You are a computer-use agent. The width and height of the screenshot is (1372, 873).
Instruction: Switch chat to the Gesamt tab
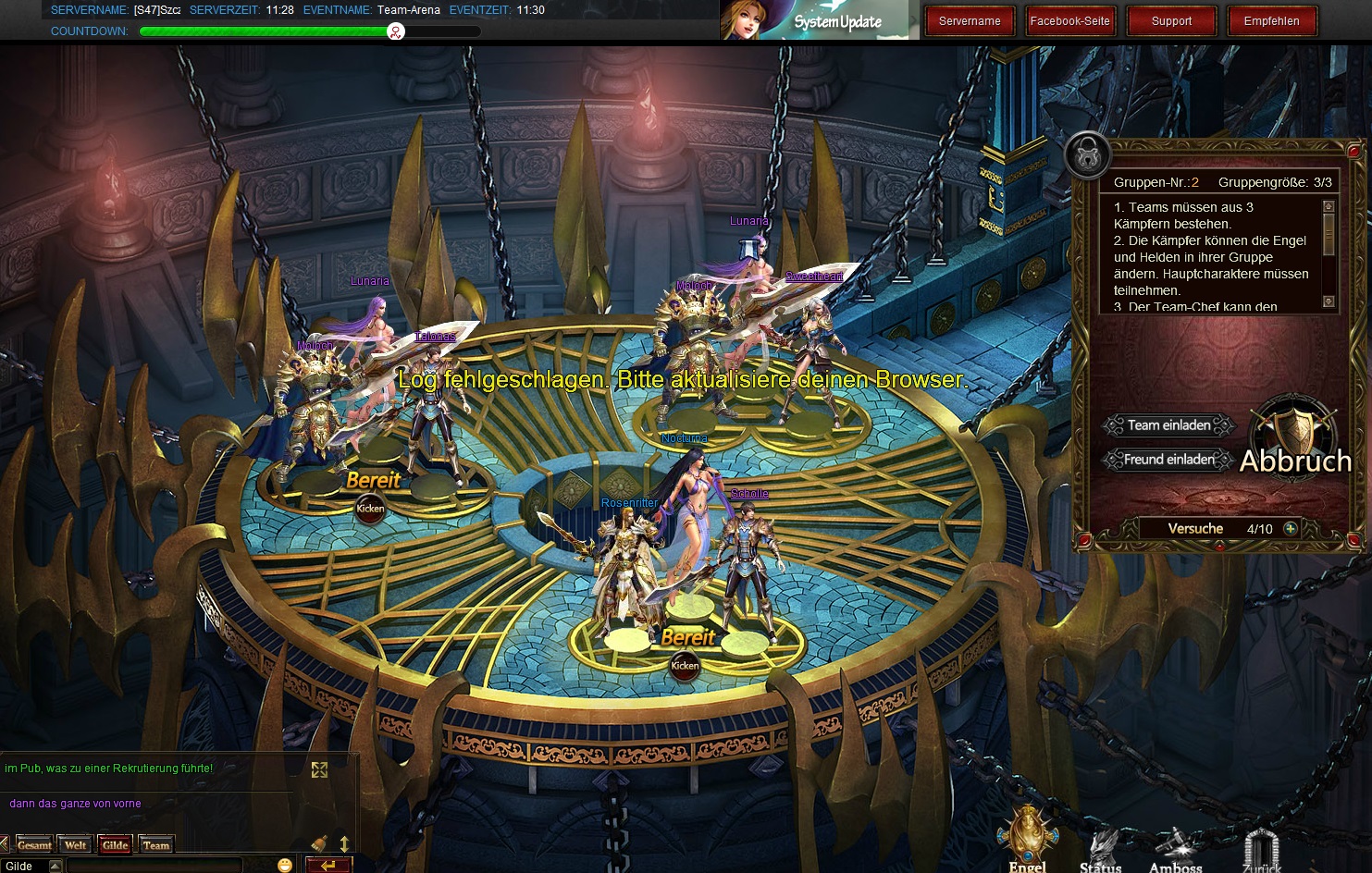click(x=34, y=844)
